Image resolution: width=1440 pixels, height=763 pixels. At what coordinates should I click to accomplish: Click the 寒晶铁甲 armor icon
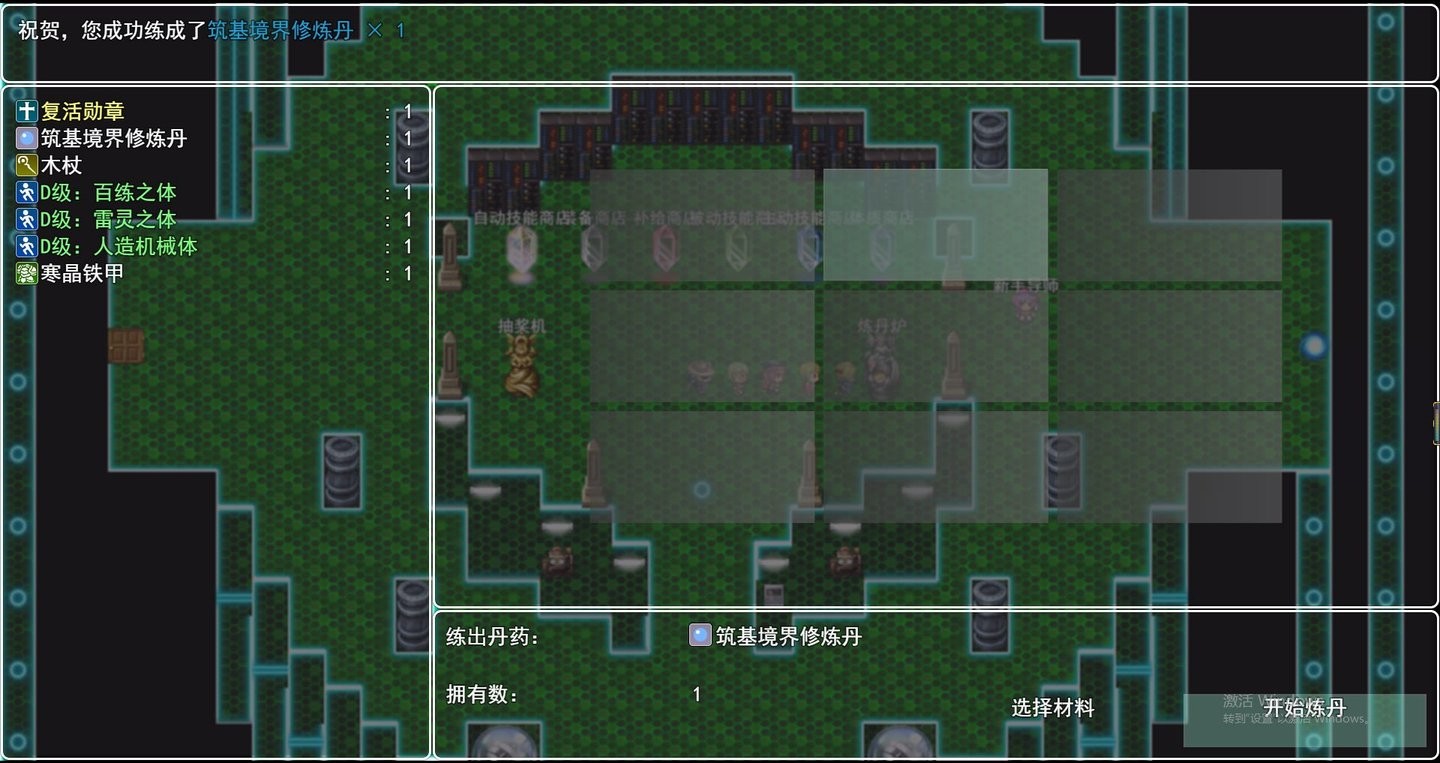(x=24, y=273)
